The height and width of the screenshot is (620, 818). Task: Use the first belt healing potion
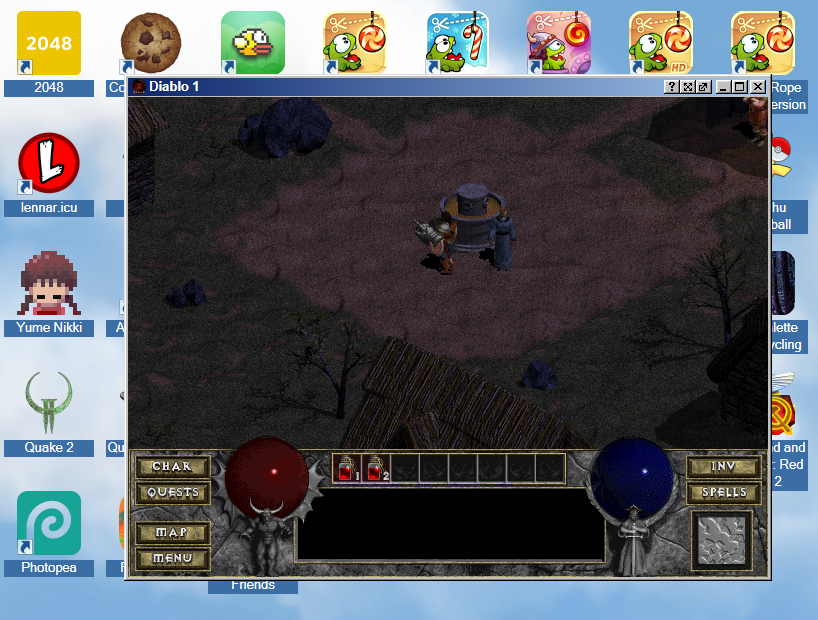point(348,467)
